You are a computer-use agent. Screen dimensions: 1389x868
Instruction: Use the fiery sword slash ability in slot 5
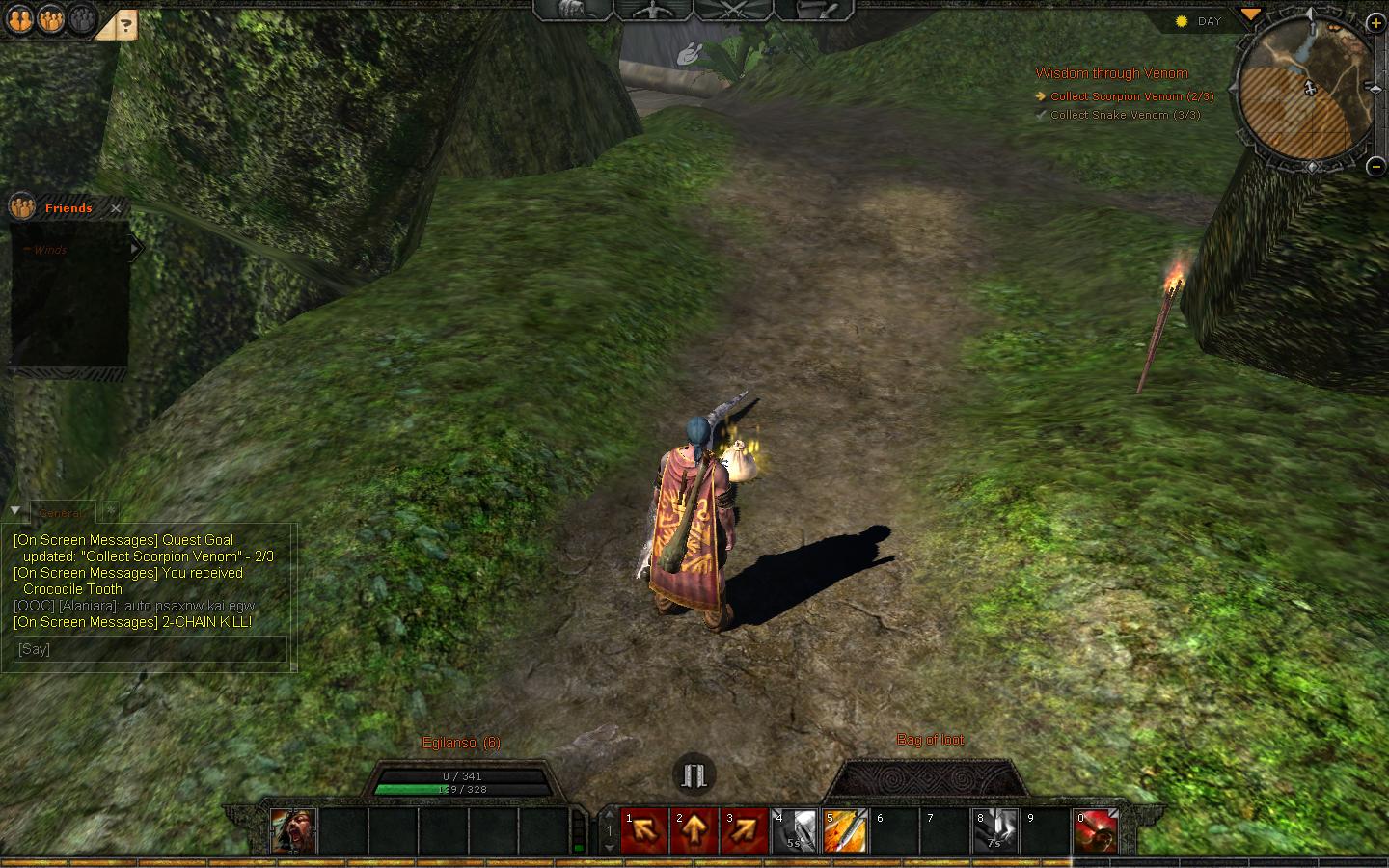(x=844, y=831)
